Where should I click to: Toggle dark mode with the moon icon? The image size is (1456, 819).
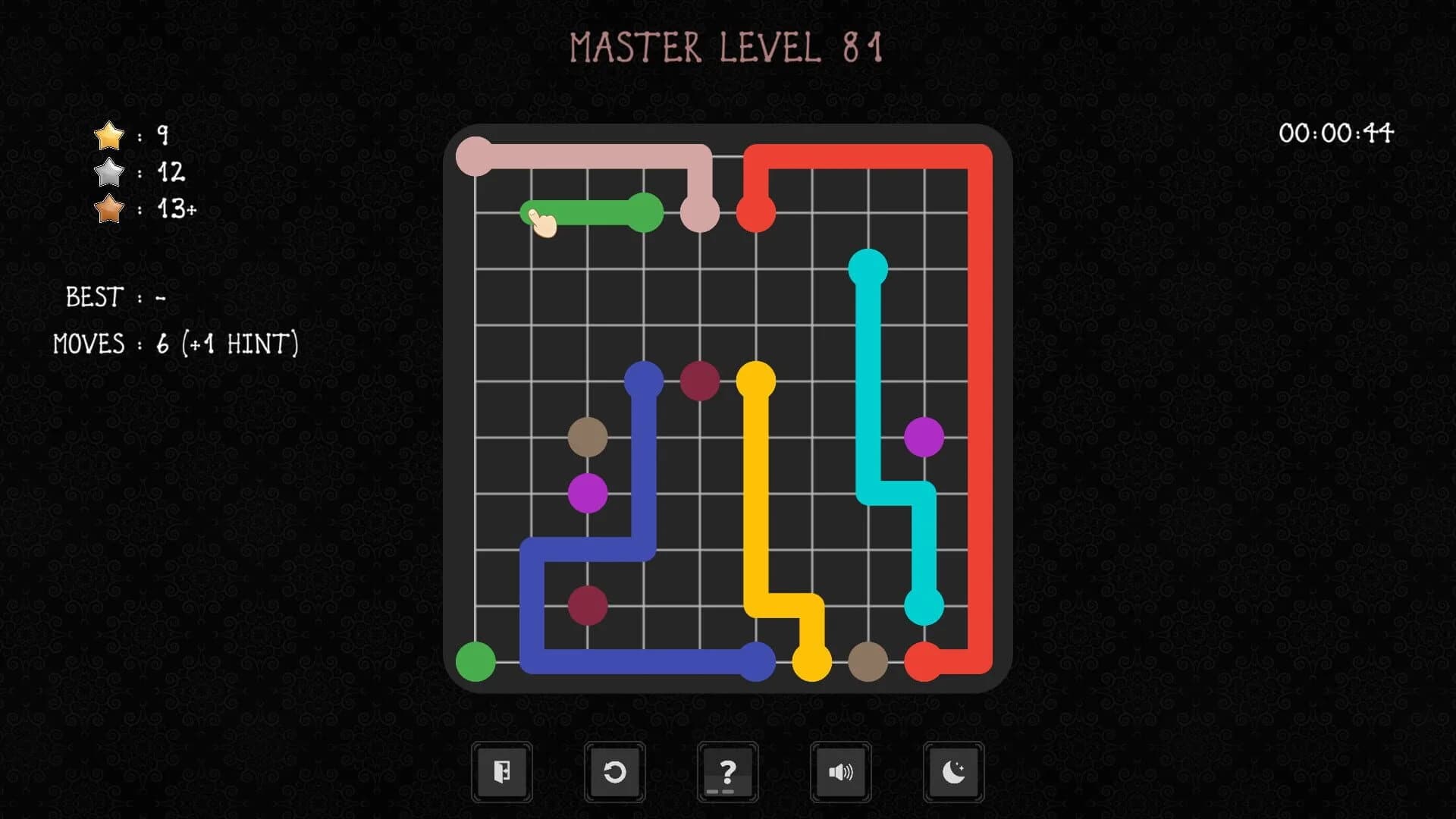tap(953, 771)
